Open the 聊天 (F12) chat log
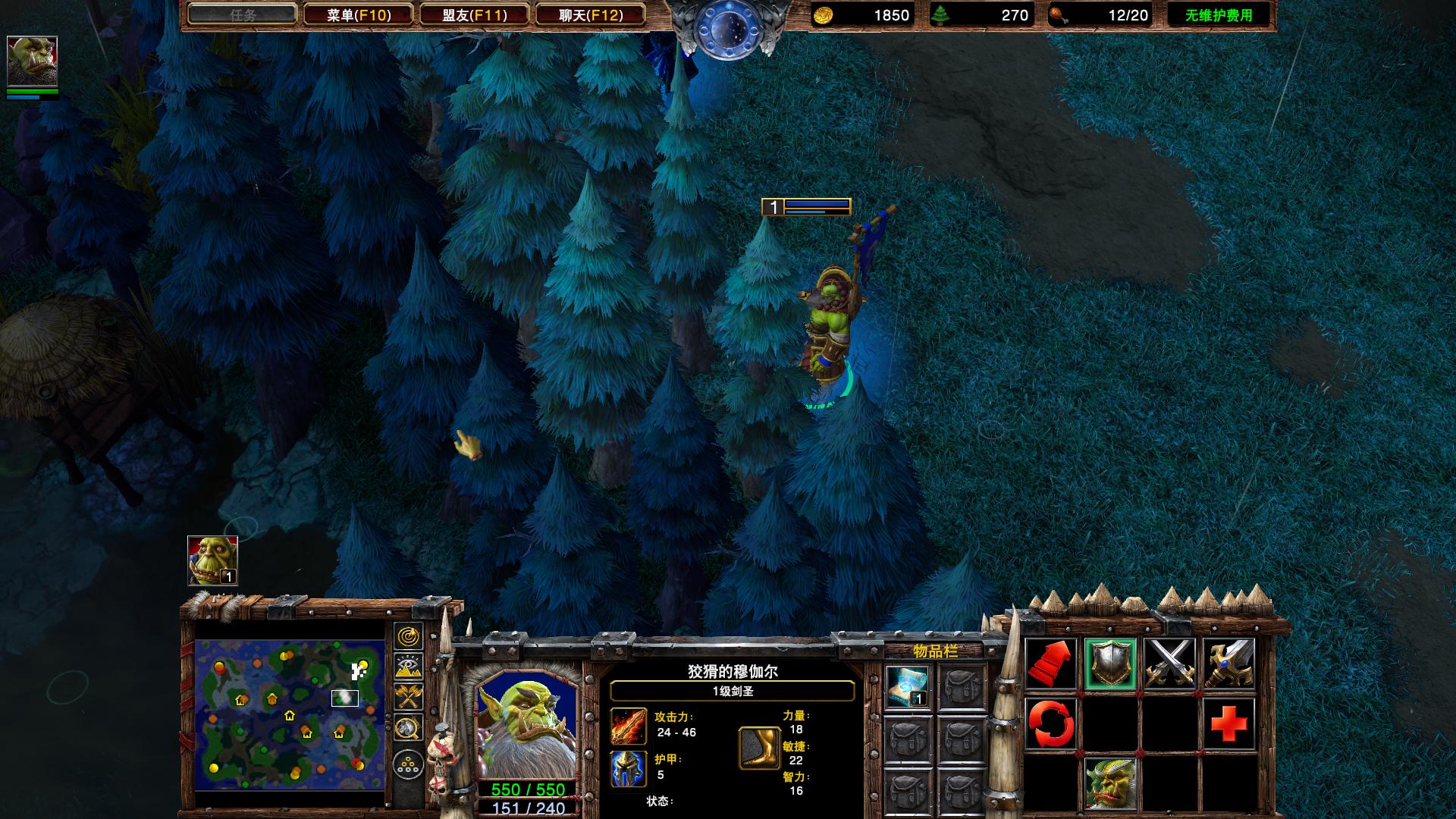 click(590, 14)
